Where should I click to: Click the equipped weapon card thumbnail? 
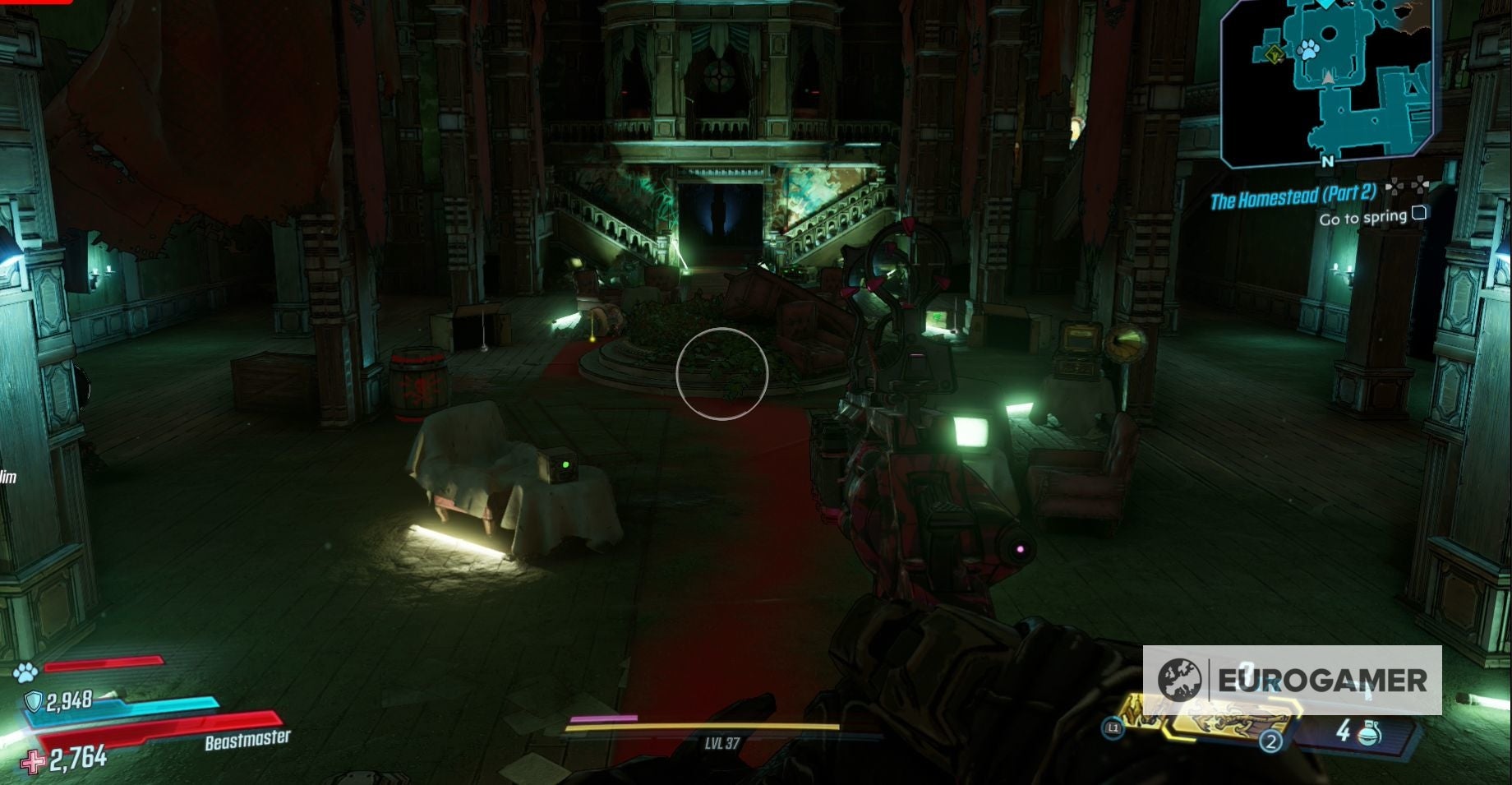tap(1225, 723)
